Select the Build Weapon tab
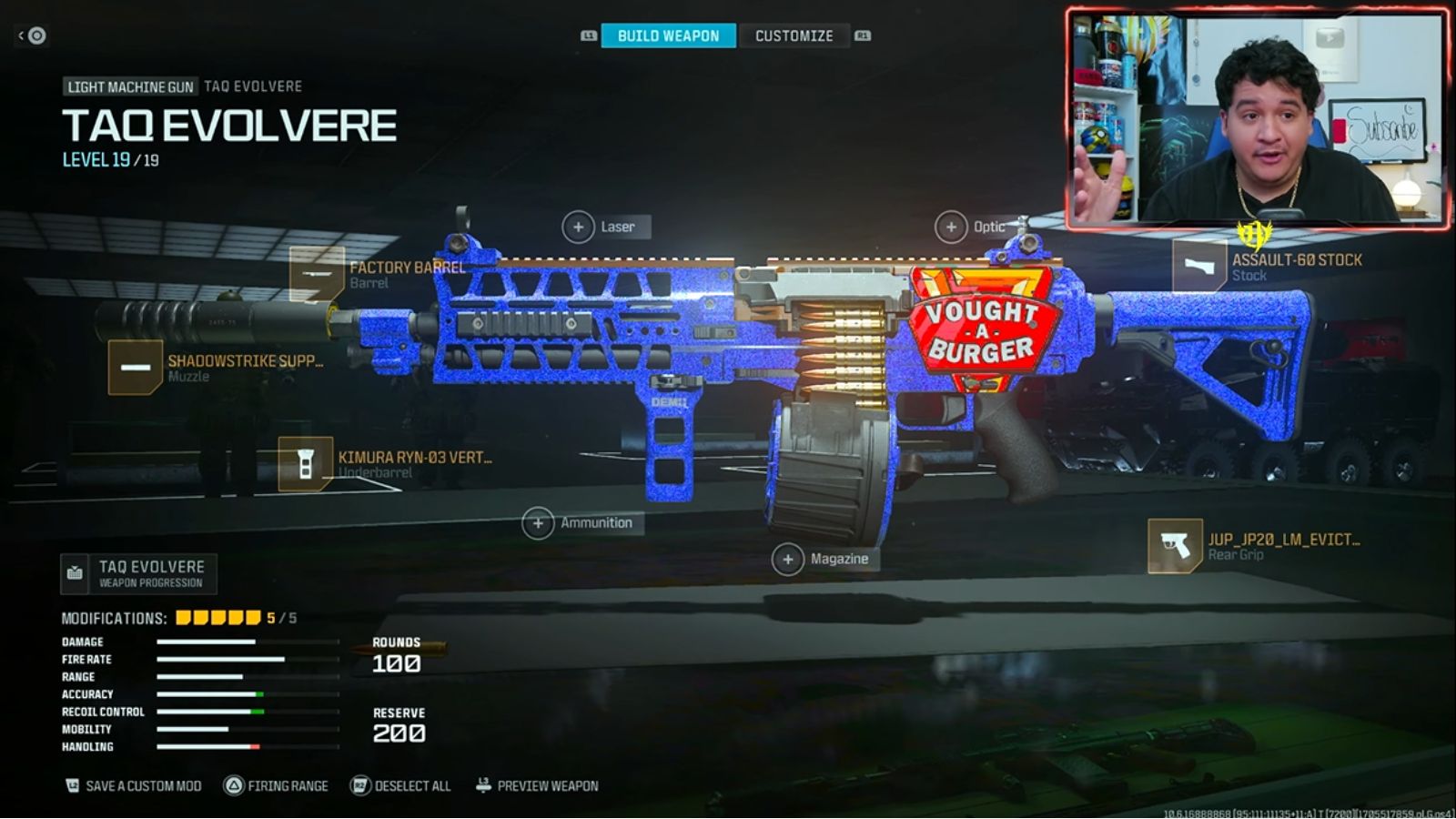 point(666,35)
